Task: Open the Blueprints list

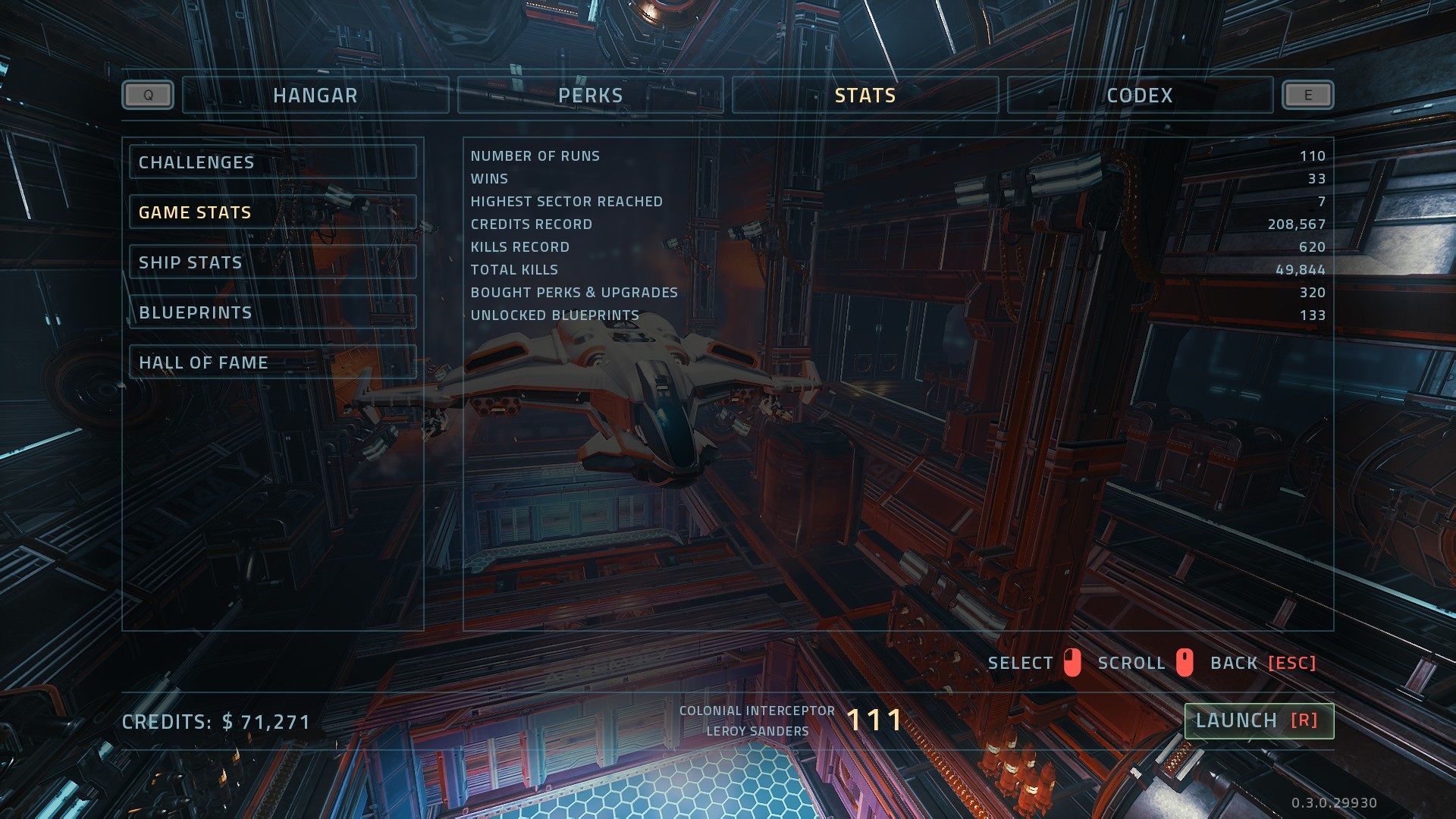Action: click(272, 312)
